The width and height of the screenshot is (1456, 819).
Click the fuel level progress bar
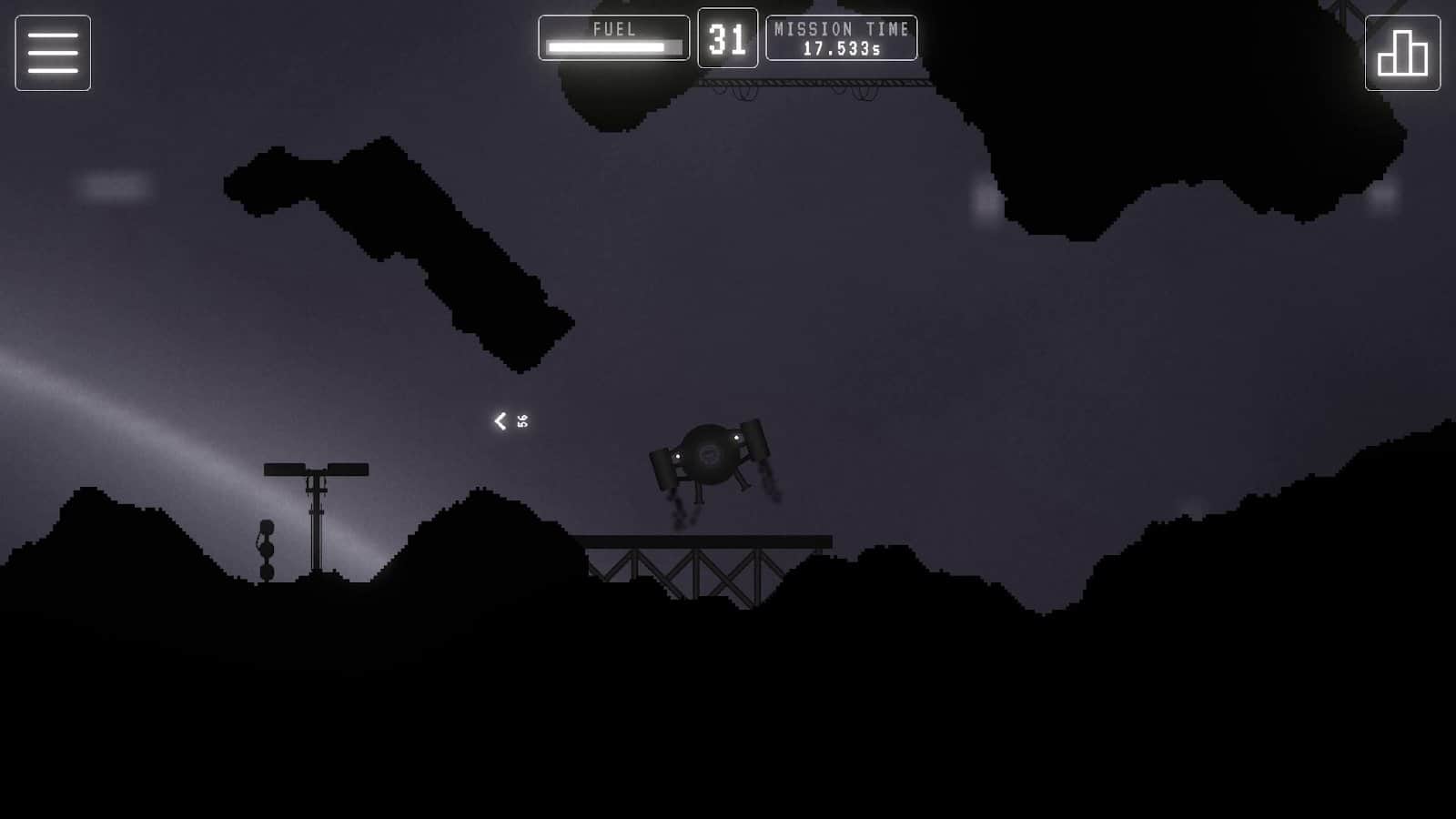click(613, 45)
